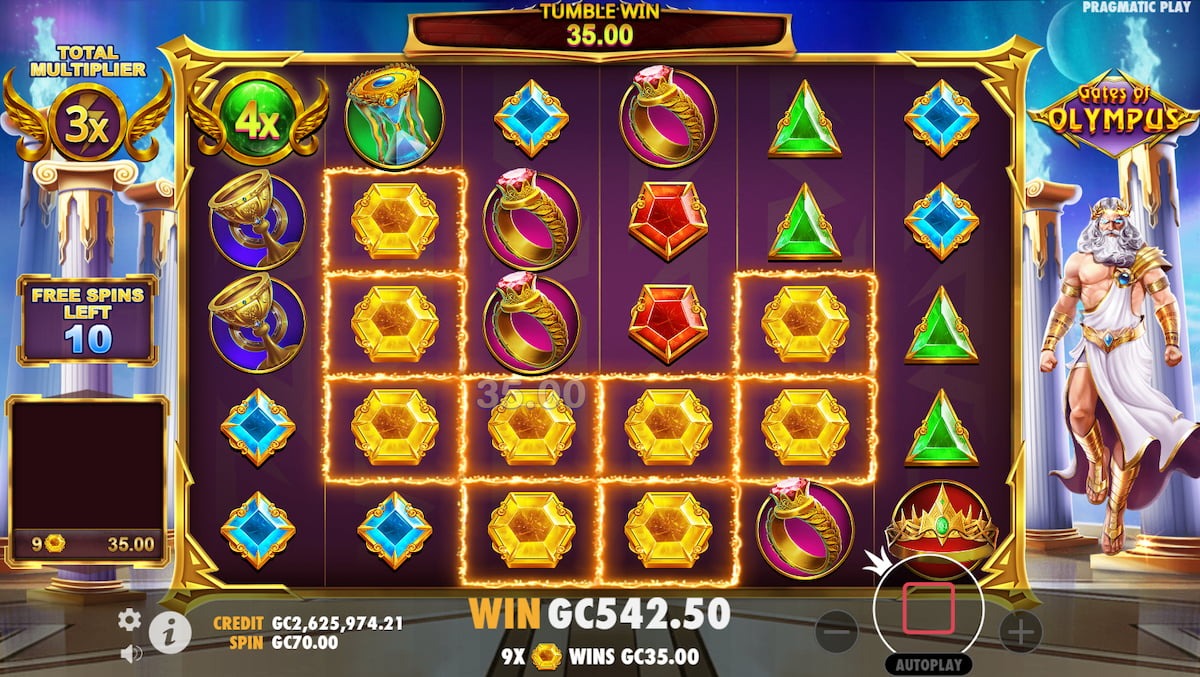
Task: Decrease the bet with the minus button
Action: point(837,632)
